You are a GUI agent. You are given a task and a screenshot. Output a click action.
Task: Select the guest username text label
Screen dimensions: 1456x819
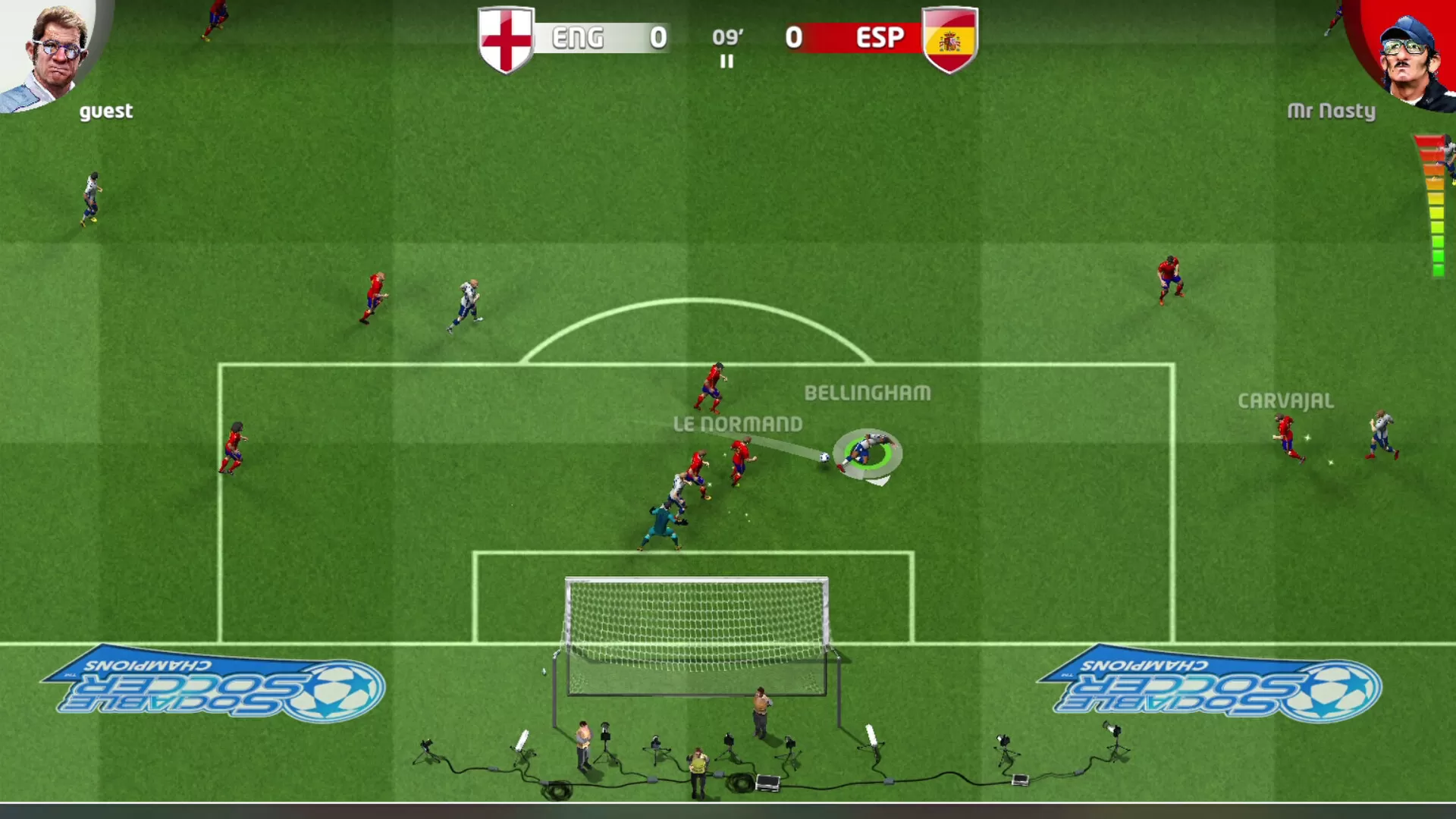[106, 111]
